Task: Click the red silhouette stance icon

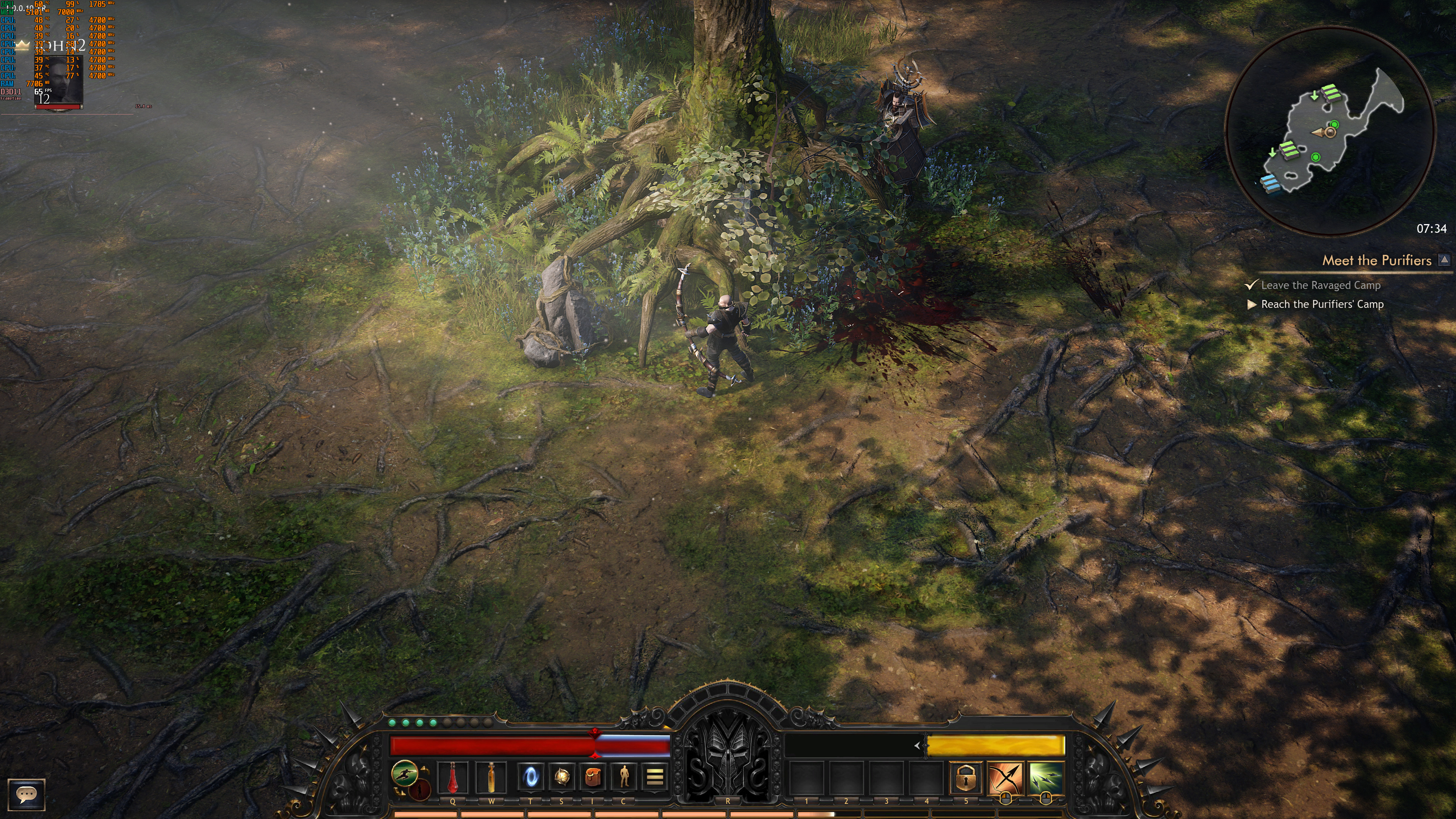Action: [x=419, y=790]
